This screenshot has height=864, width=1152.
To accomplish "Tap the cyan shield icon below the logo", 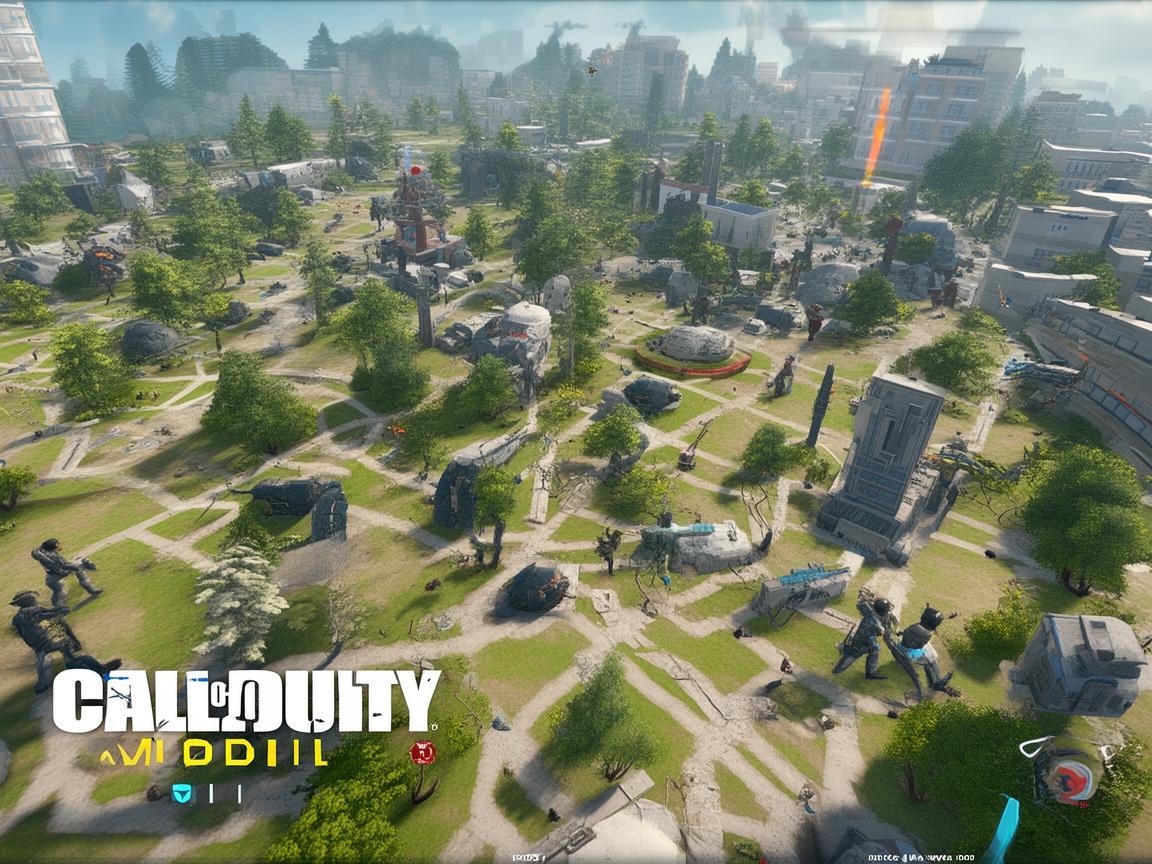I will coord(181,793).
